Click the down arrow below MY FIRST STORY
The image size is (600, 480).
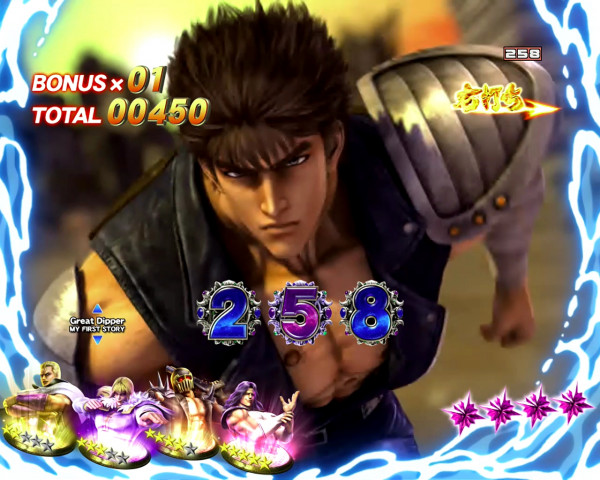pos(98,340)
